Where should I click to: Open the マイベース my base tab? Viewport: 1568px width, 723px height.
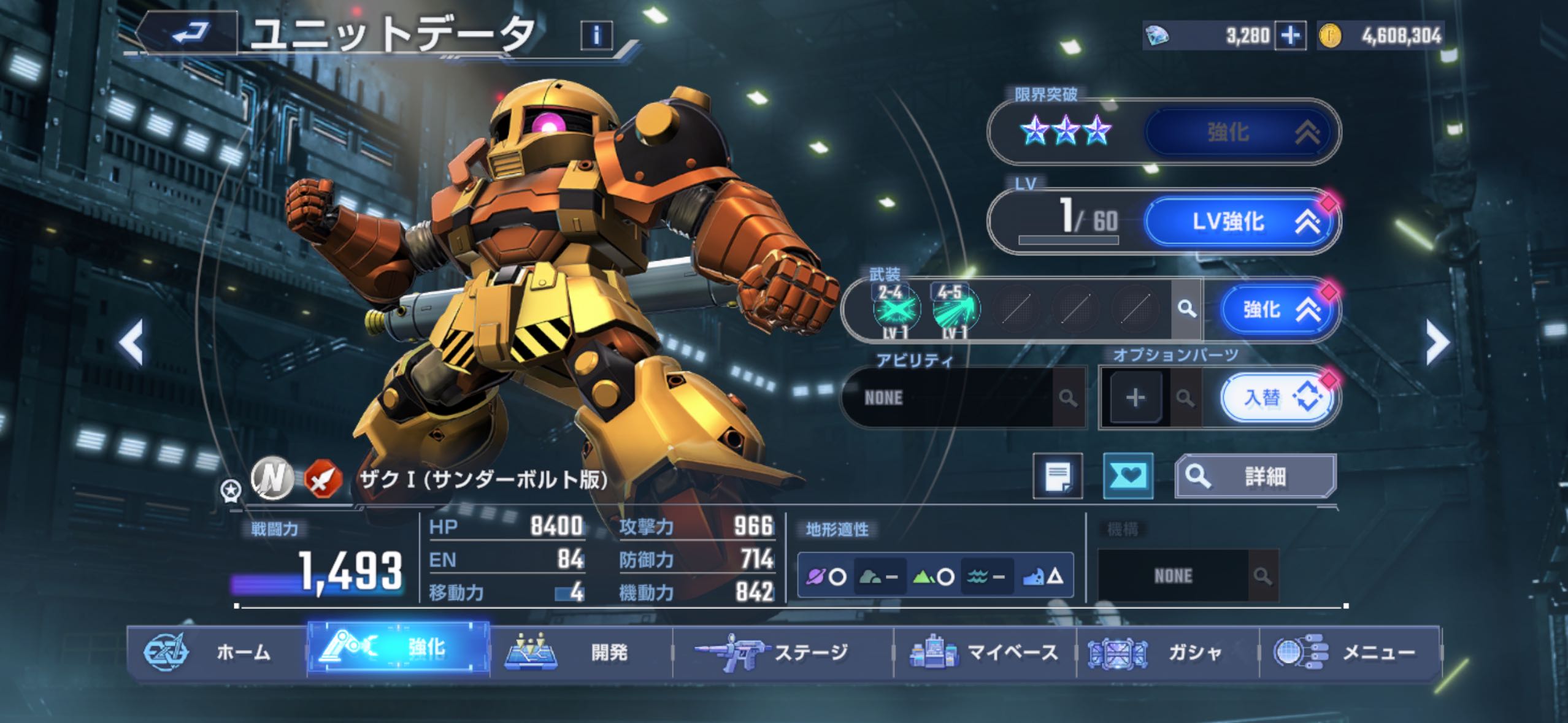[x=985, y=652]
